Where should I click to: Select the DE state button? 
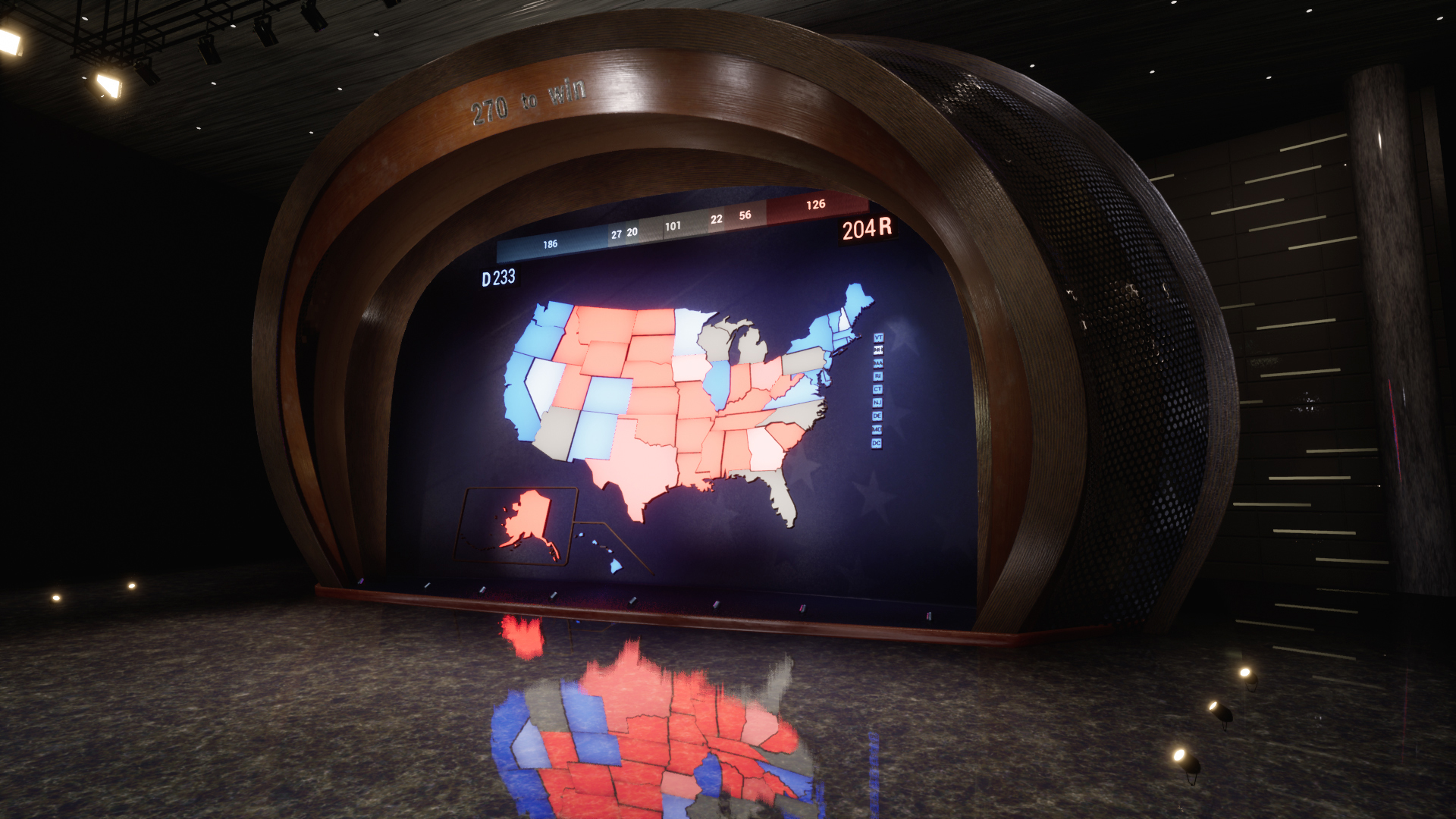pos(877,416)
